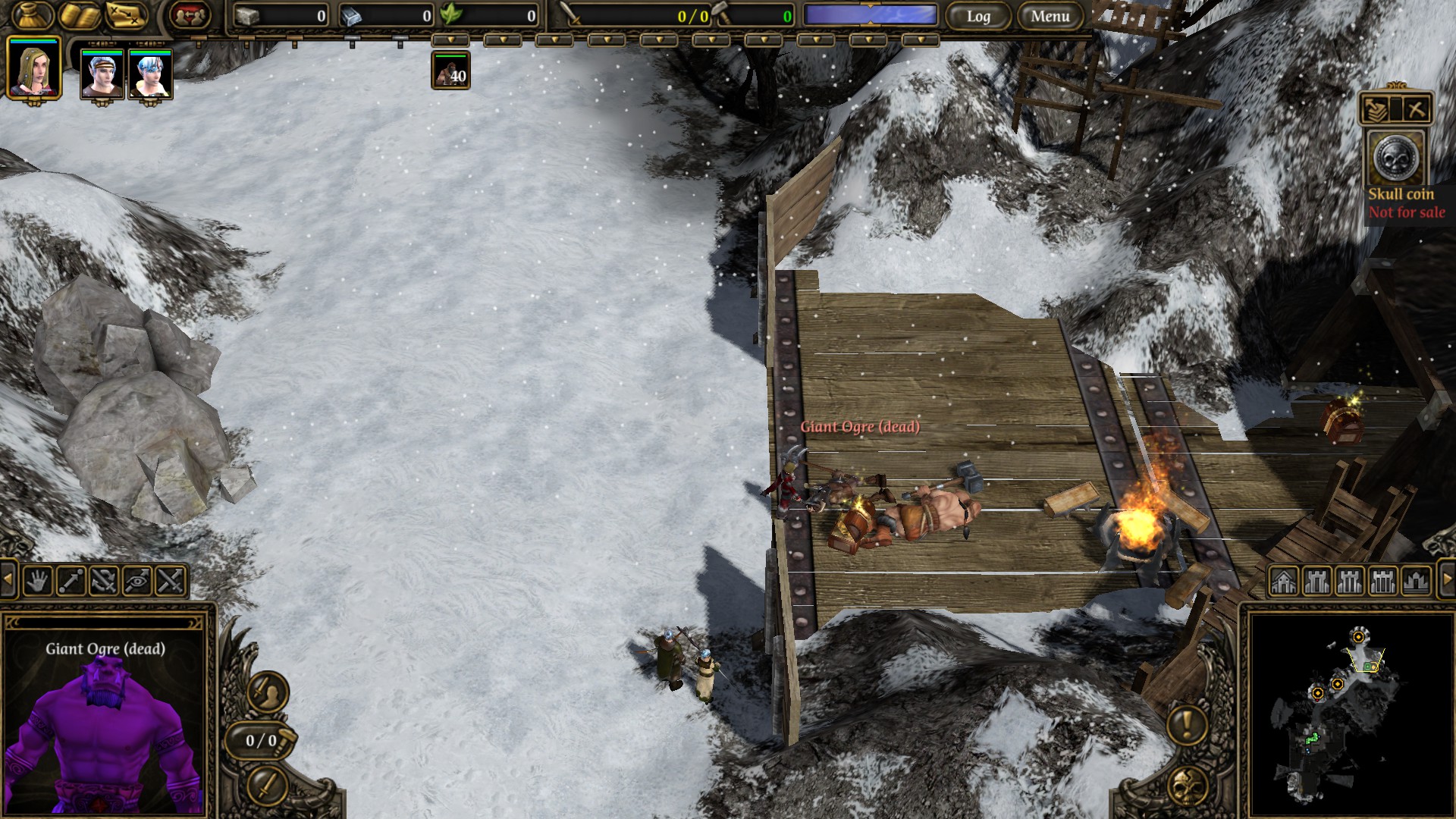Choose the move-arrow command
Screen dimensions: 1456x819
click(71, 581)
